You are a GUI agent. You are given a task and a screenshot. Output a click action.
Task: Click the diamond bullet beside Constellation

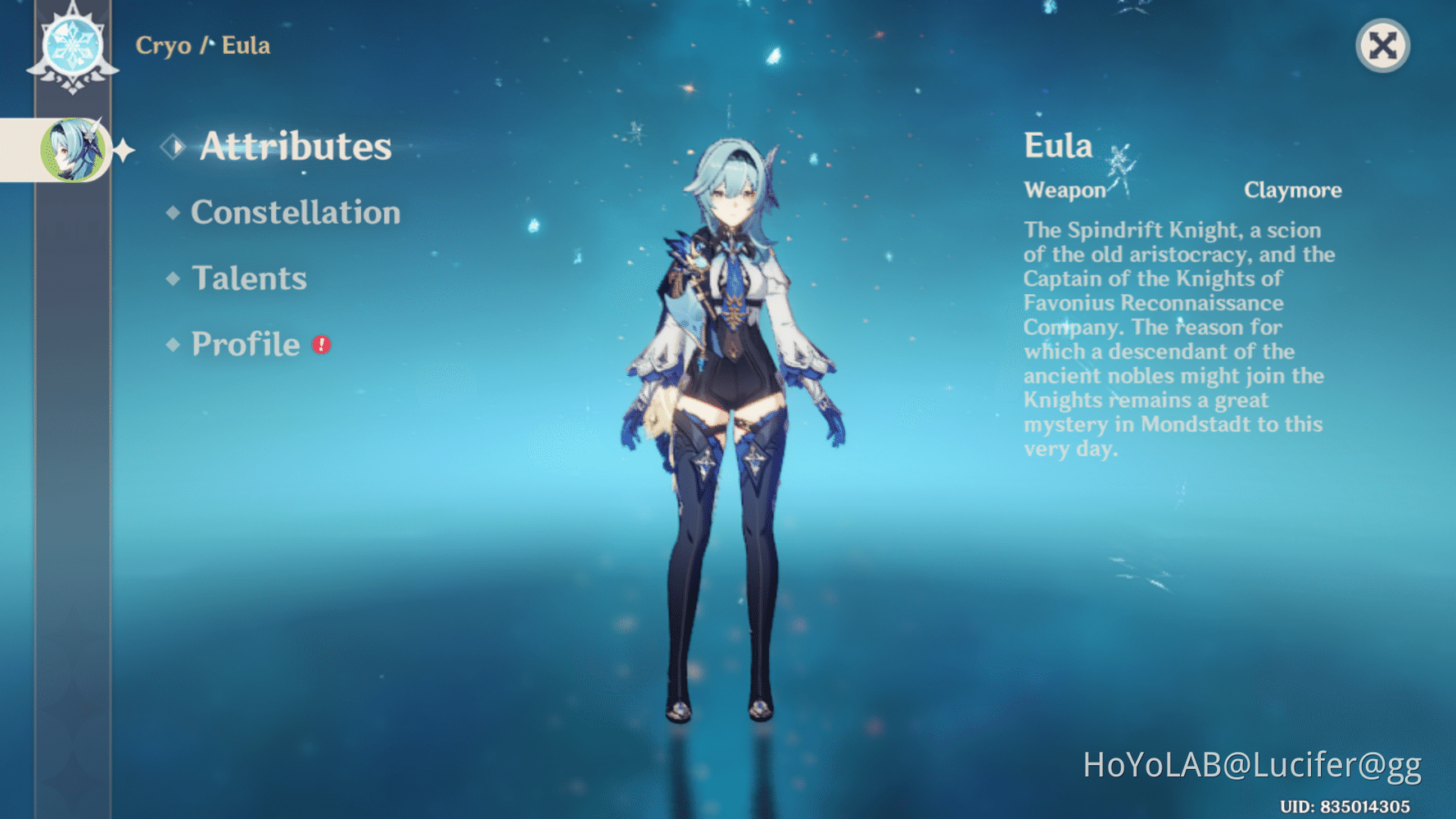click(x=172, y=213)
